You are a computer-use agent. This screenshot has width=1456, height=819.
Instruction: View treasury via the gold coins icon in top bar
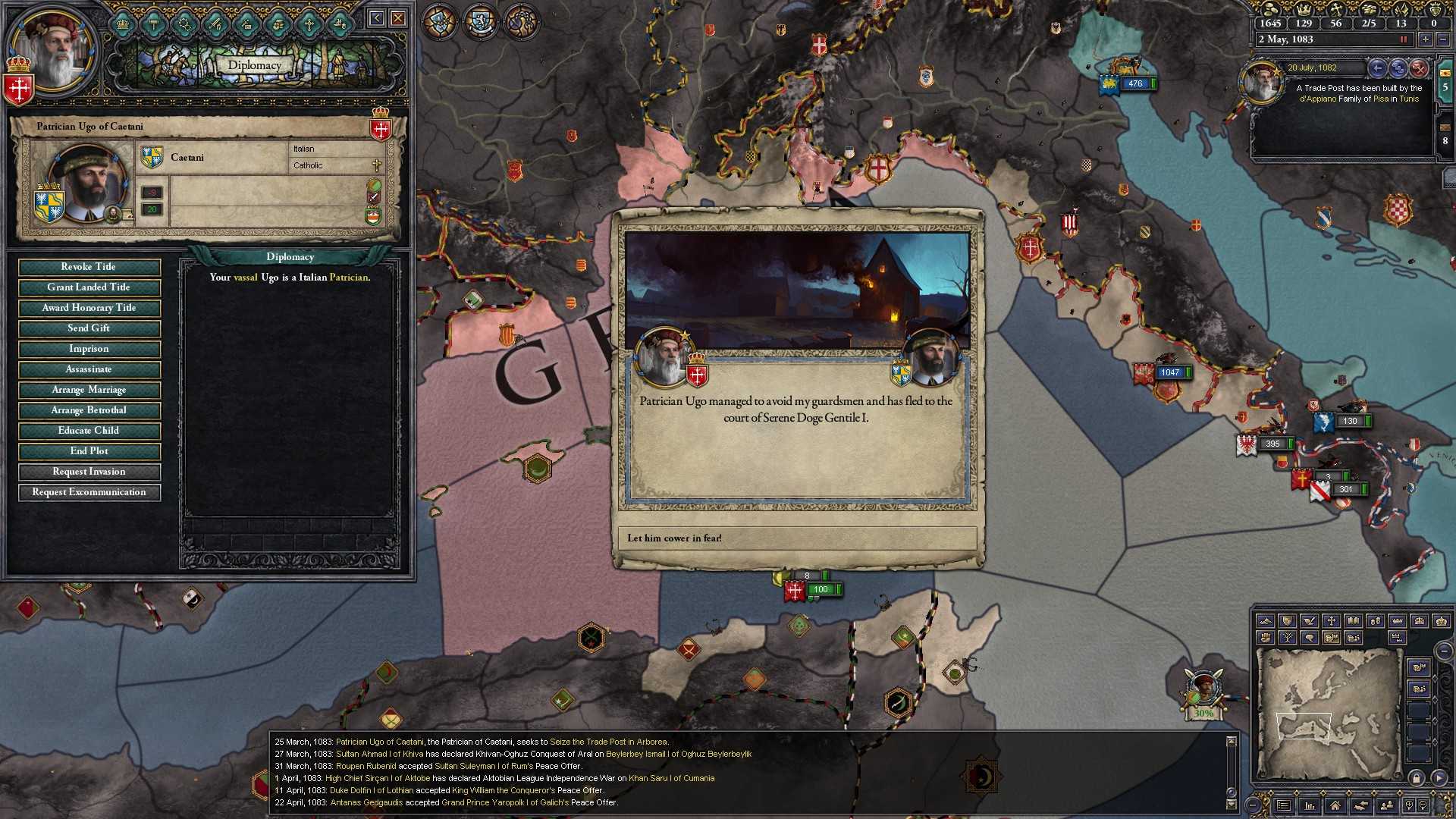click(x=1271, y=11)
